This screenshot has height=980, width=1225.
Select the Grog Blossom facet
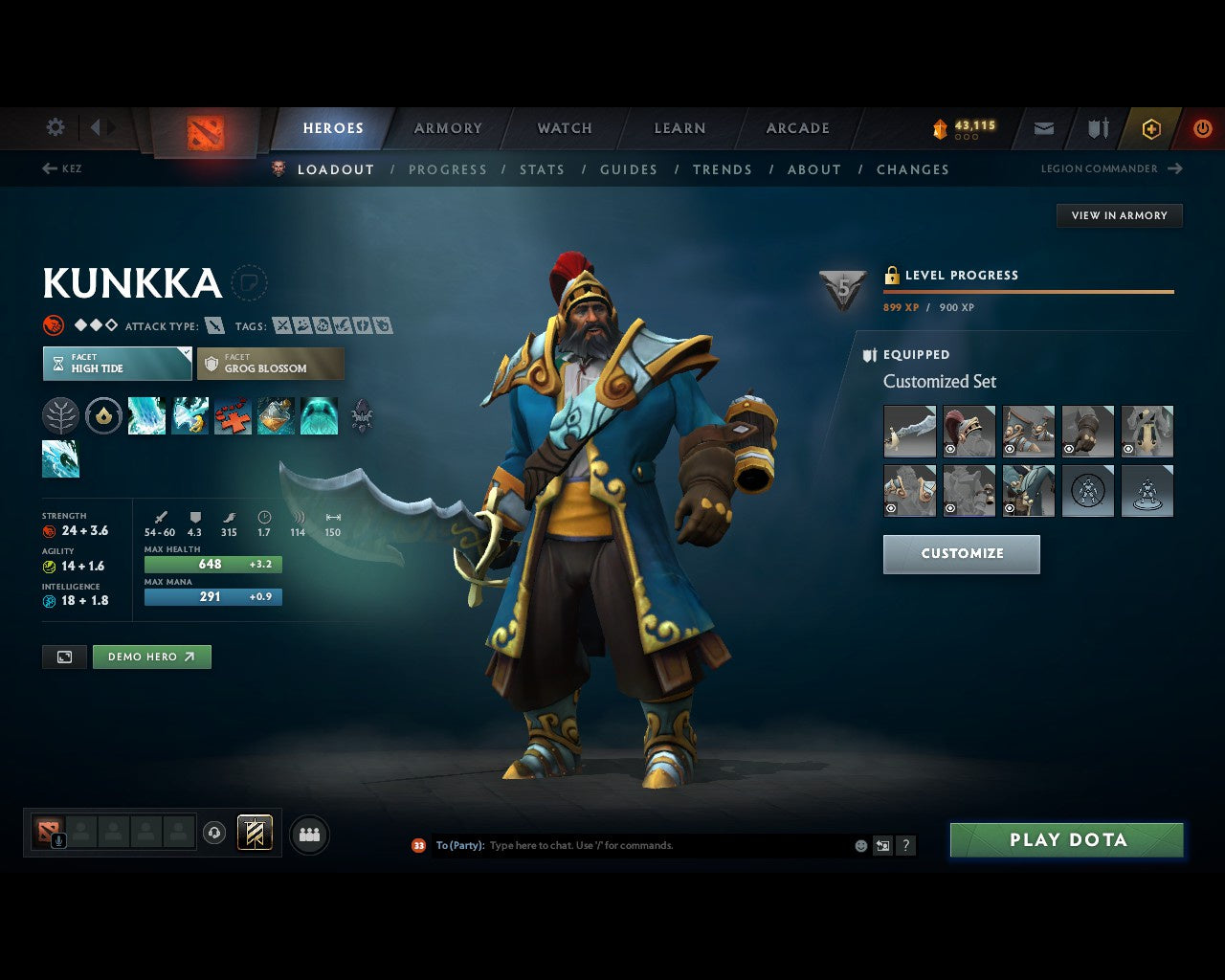pyautogui.click(x=271, y=364)
